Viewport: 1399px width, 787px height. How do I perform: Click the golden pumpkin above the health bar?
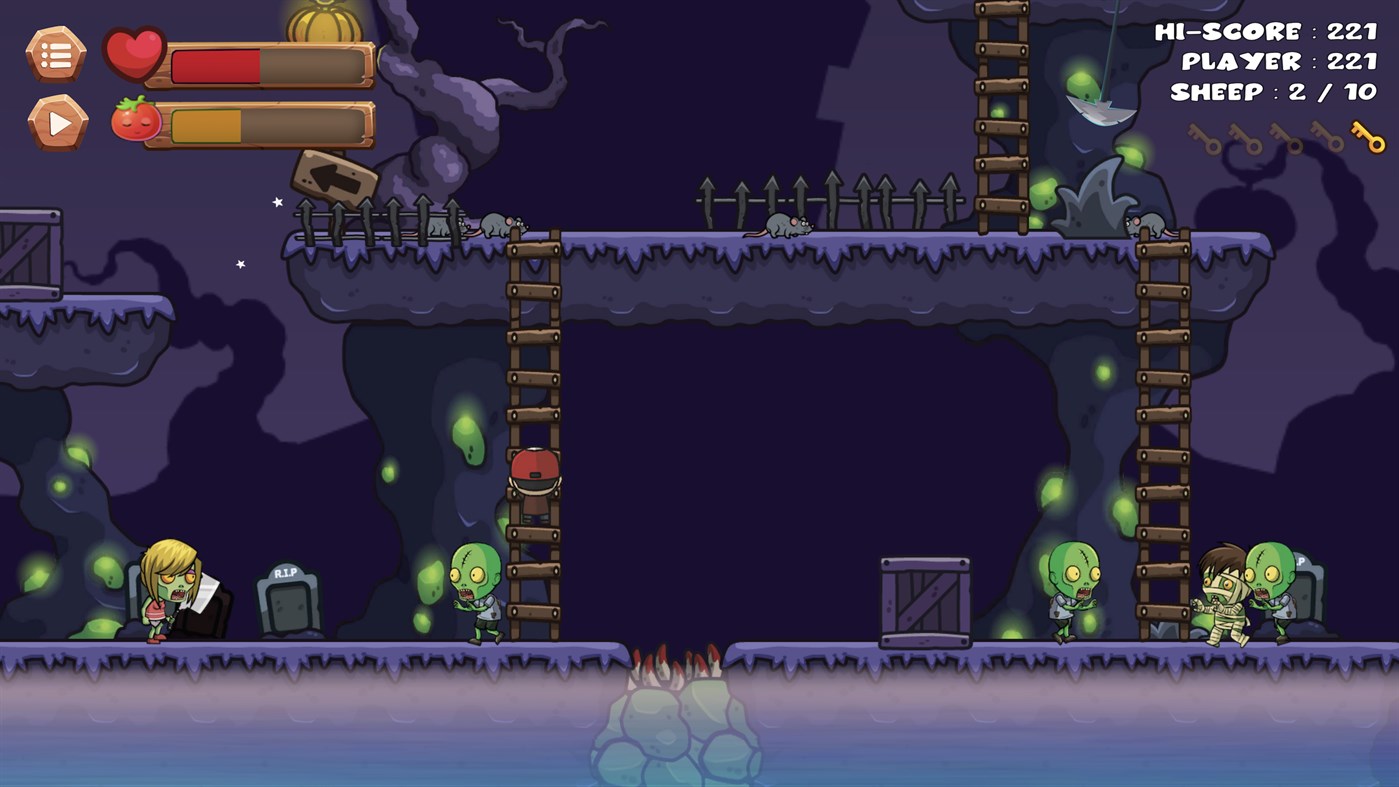[323, 25]
